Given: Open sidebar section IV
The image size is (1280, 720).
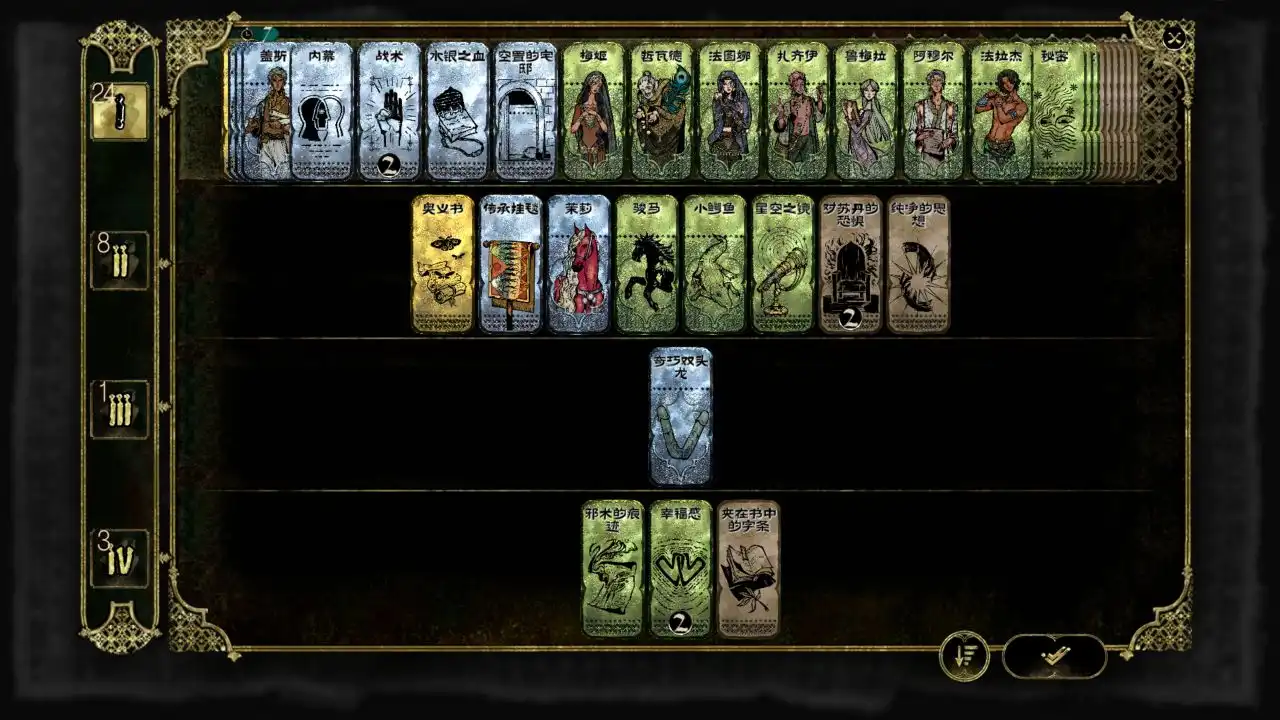Looking at the screenshot, I should (x=119, y=557).
